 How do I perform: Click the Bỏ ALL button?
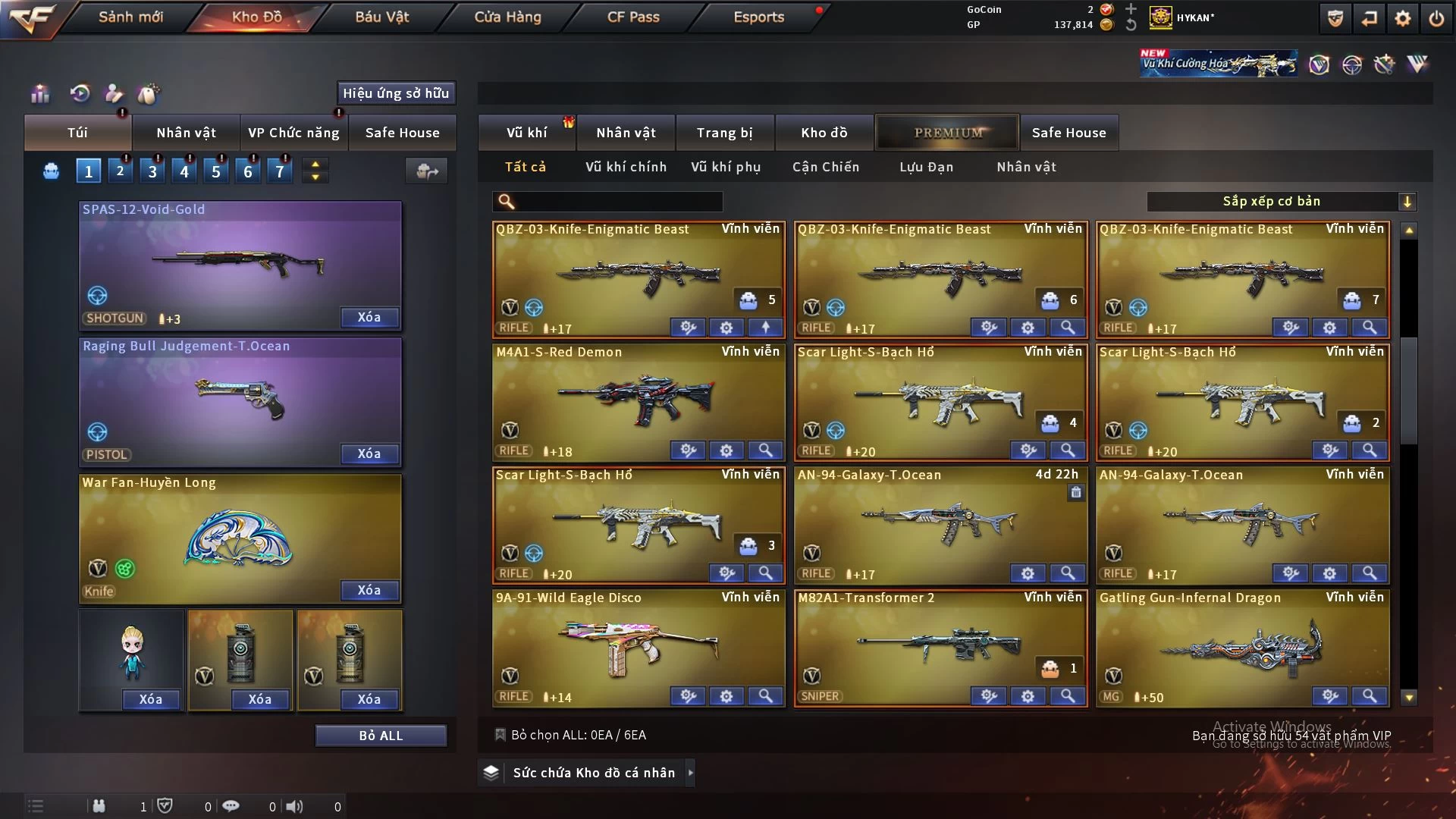(x=381, y=736)
